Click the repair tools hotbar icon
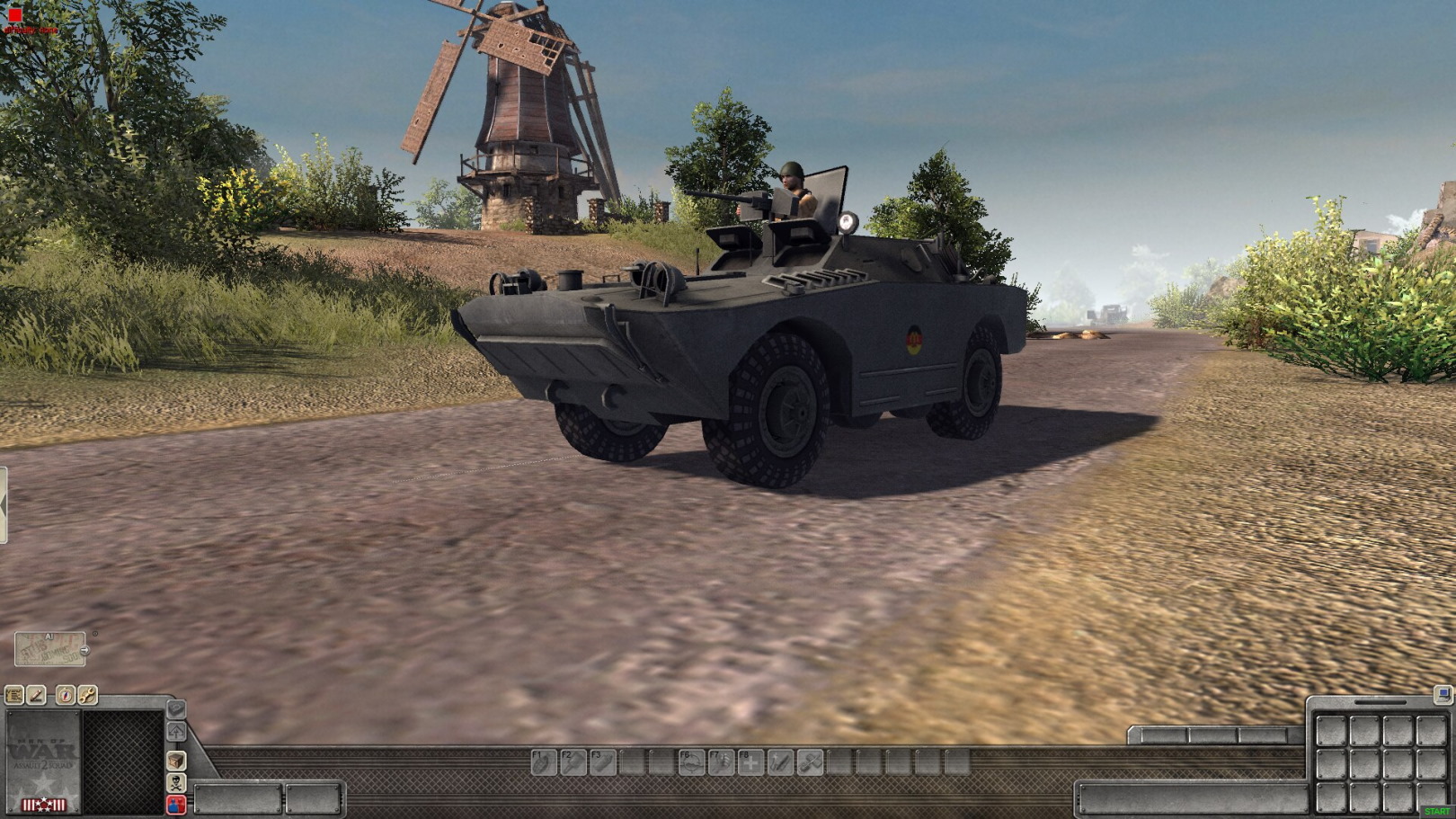The image size is (1456, 819). pyautogui.click(x=810, y=762)
